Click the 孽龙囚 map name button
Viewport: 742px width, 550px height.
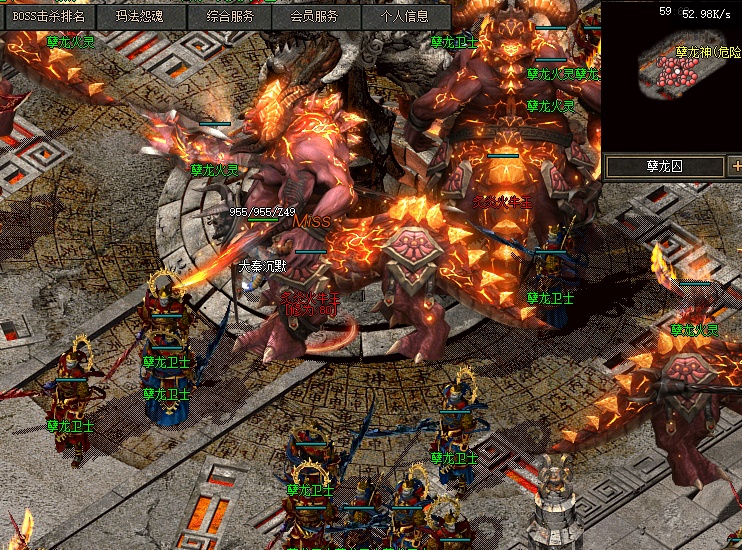[x=664, y=166]
